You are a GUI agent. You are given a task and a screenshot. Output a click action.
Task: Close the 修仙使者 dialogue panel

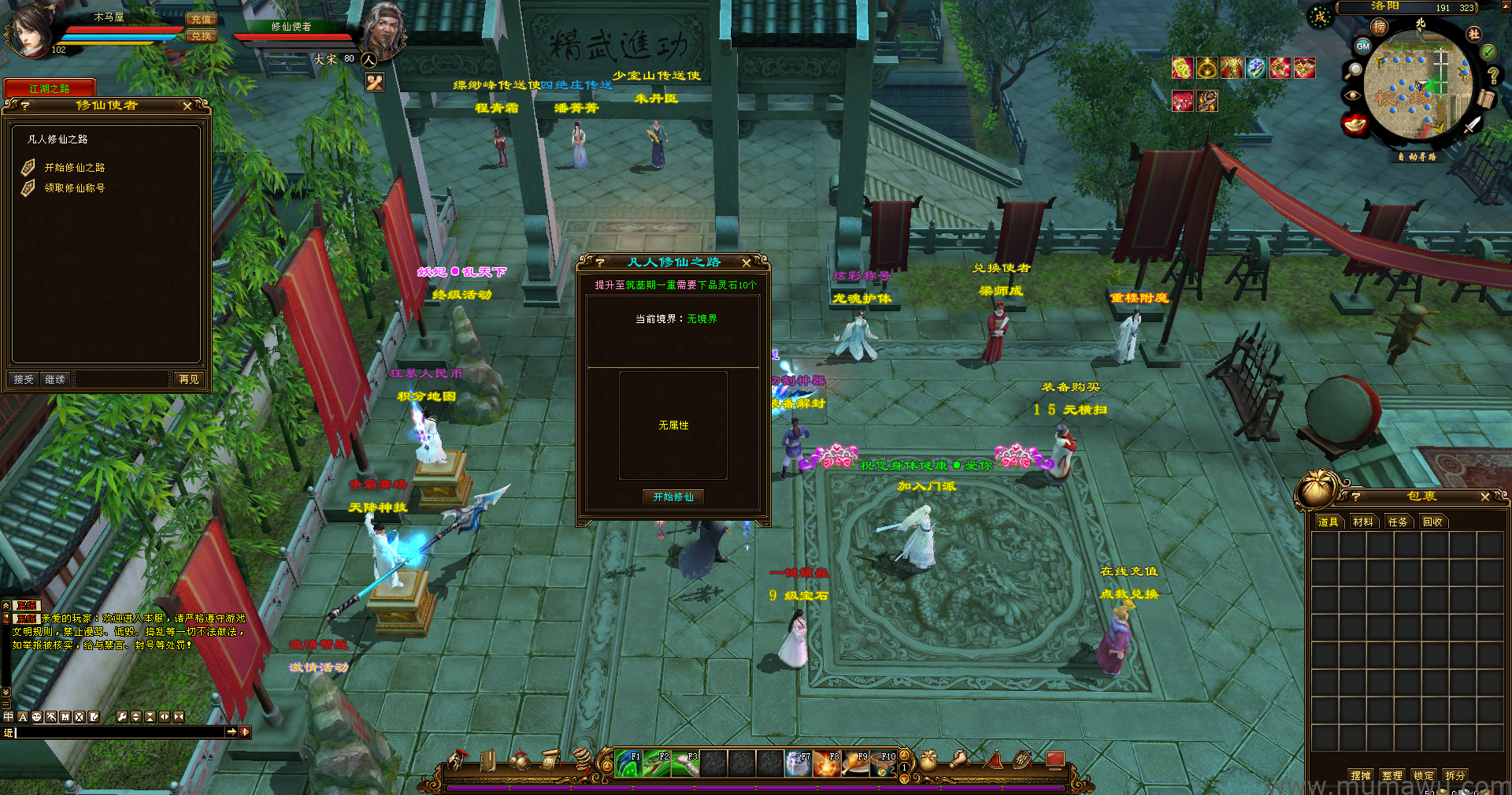[187, 106]
